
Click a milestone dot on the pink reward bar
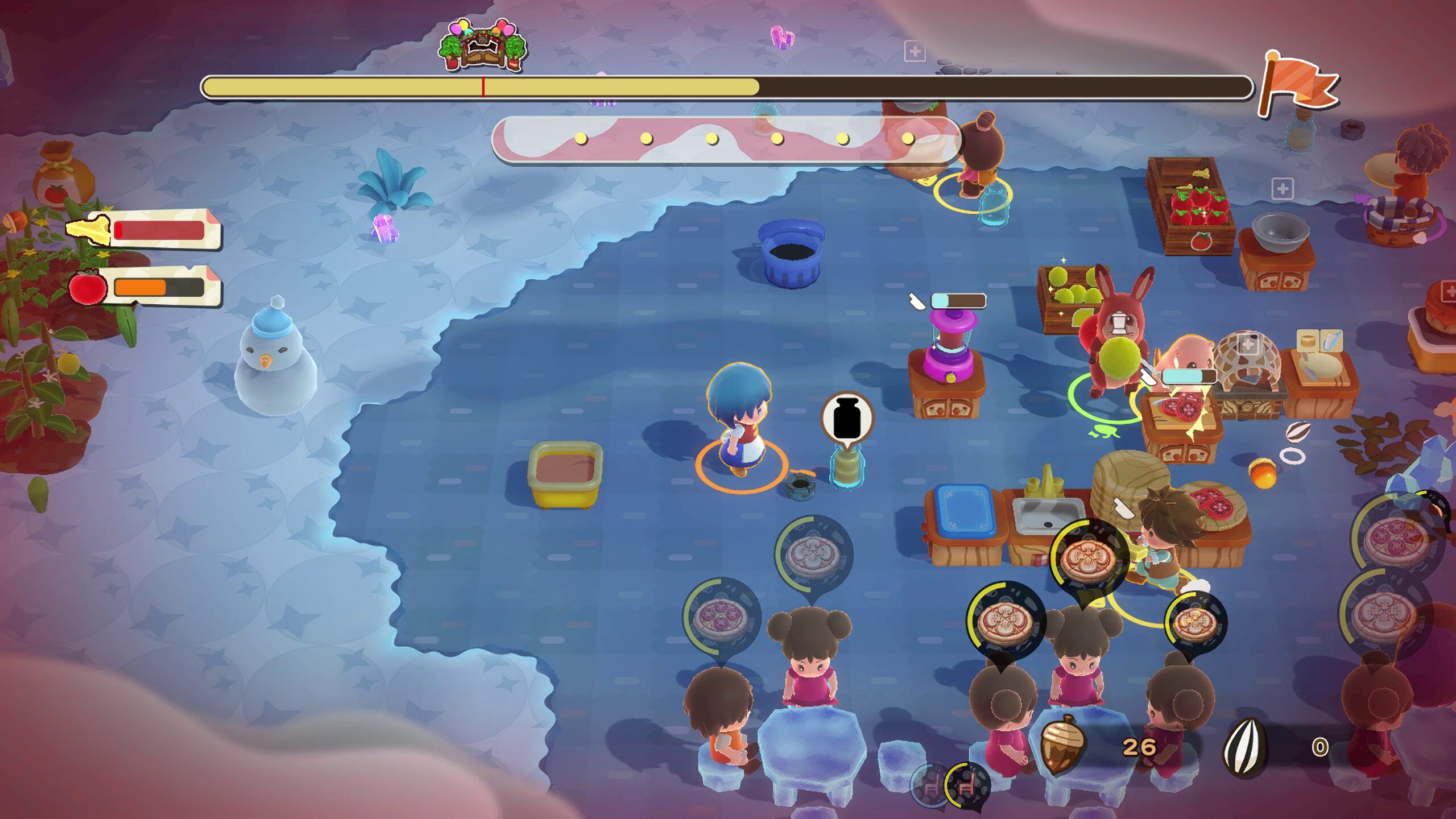pyautogui.click(x=580, y=136)
